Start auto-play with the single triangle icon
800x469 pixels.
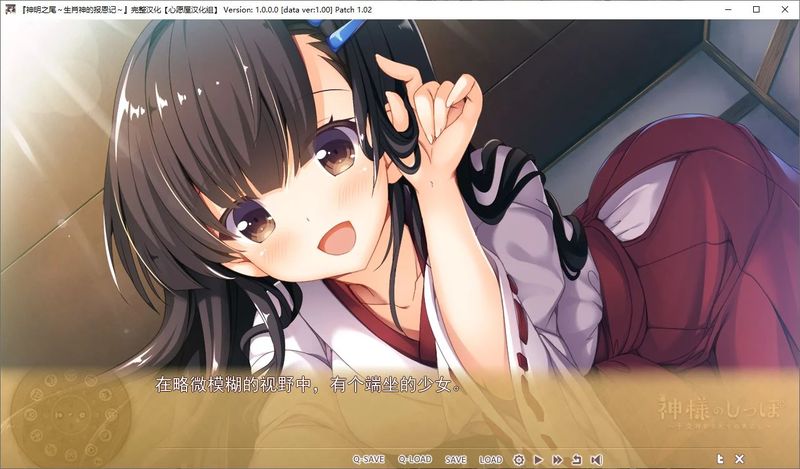pyautogui.click(x=538, y=459)
